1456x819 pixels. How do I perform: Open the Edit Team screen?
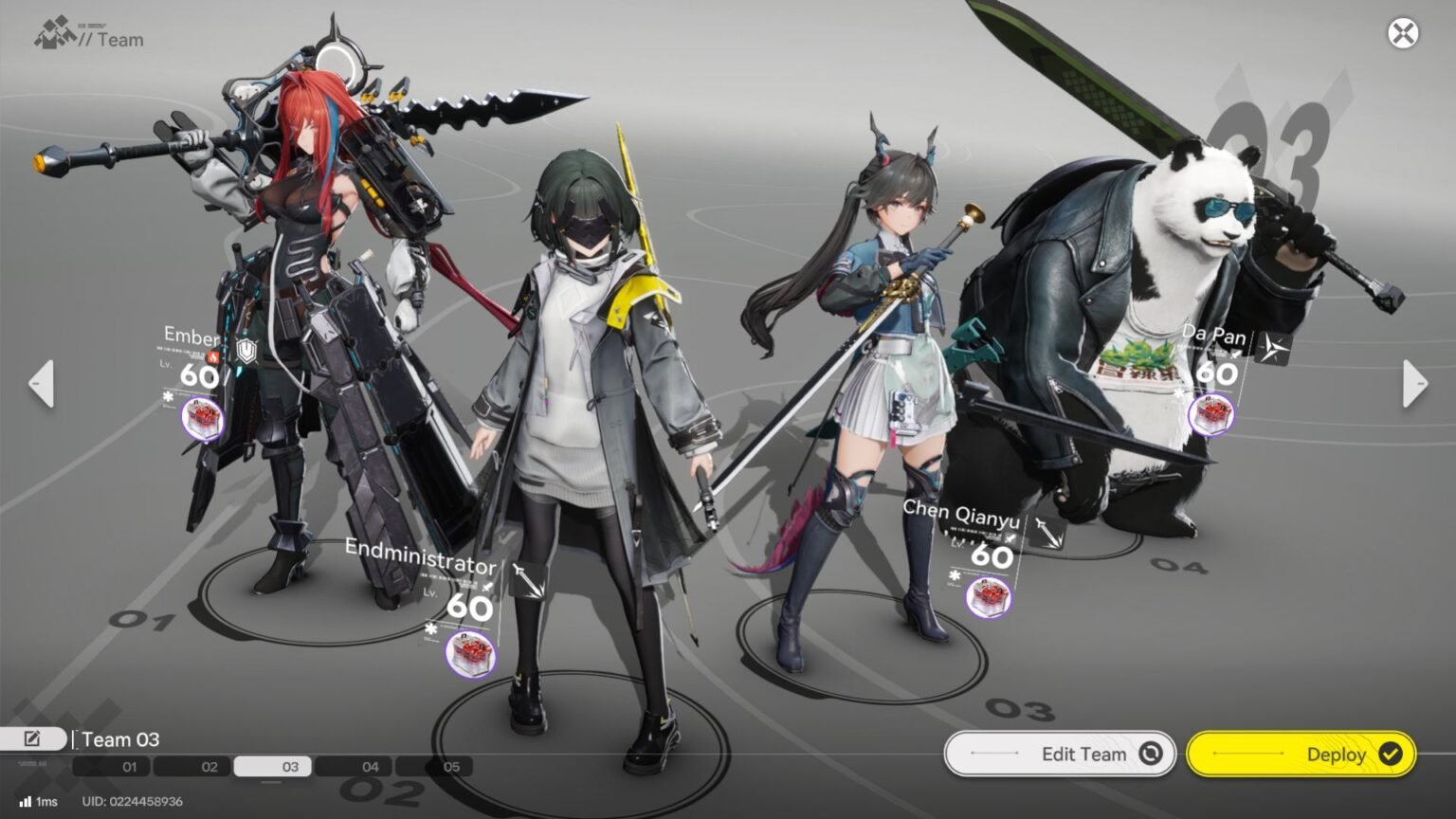tap(1060, 755)
